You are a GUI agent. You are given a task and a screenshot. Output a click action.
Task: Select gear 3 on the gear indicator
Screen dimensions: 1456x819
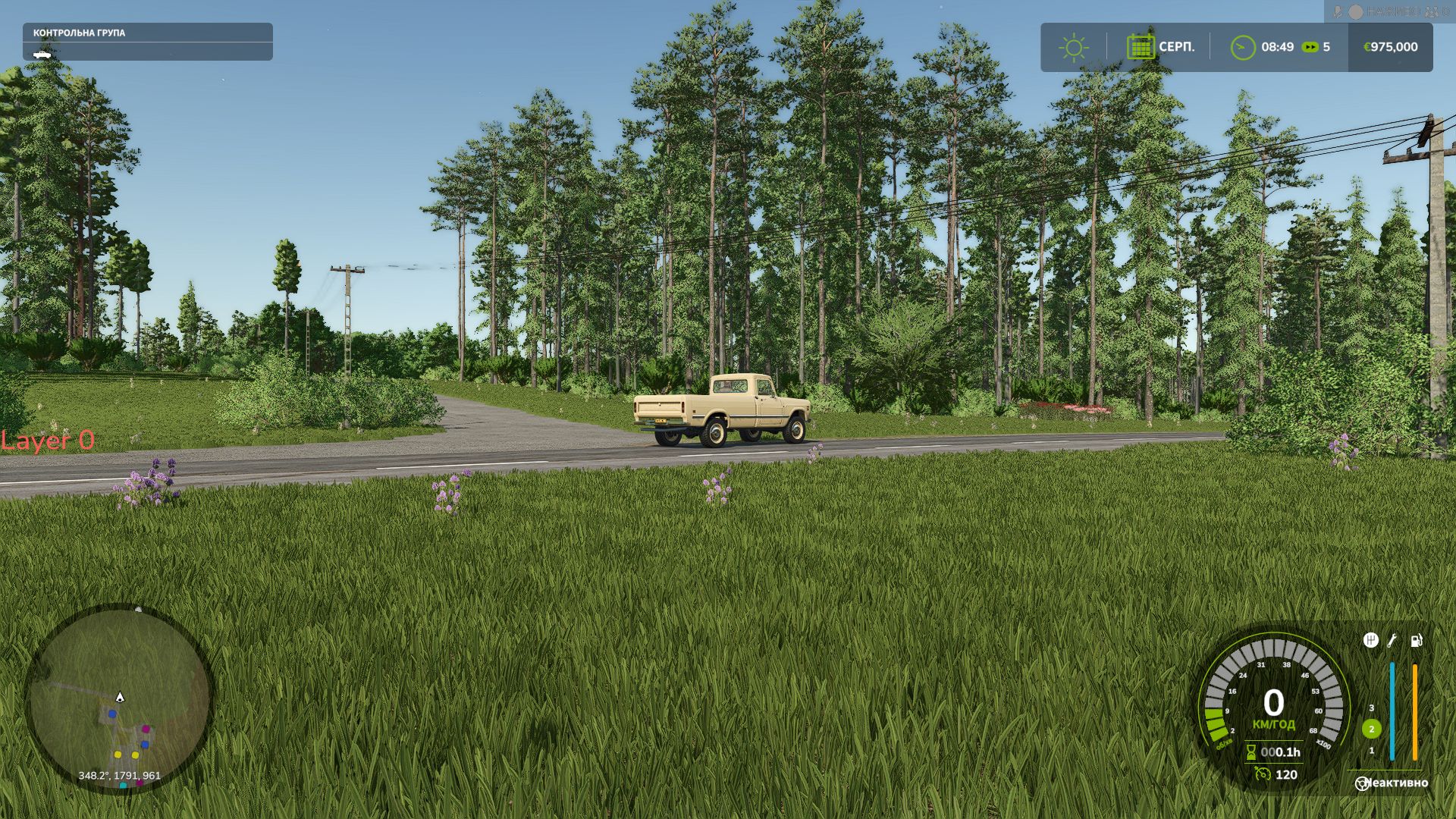coord(1371,708)
